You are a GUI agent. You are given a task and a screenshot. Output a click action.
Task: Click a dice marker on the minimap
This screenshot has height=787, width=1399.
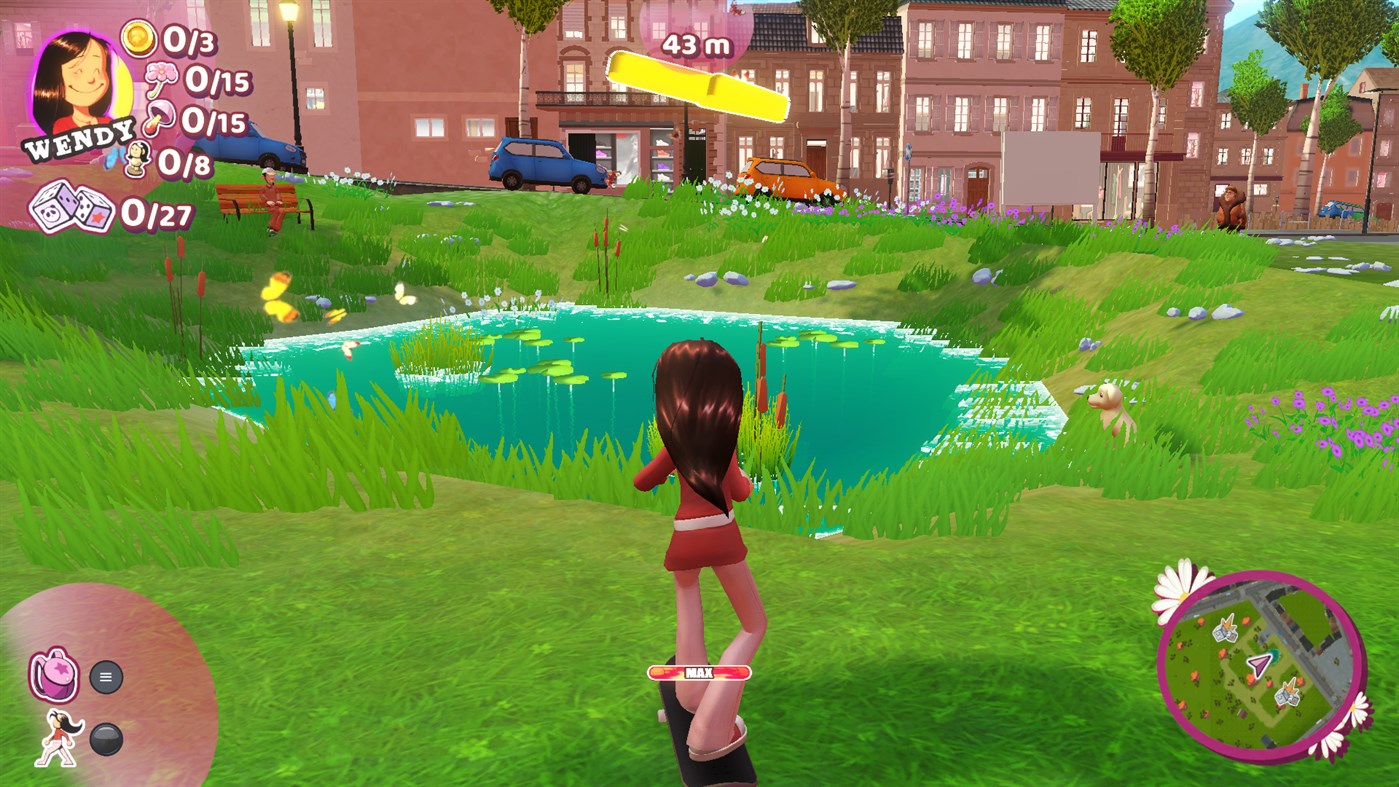[x=1227, y=631]
